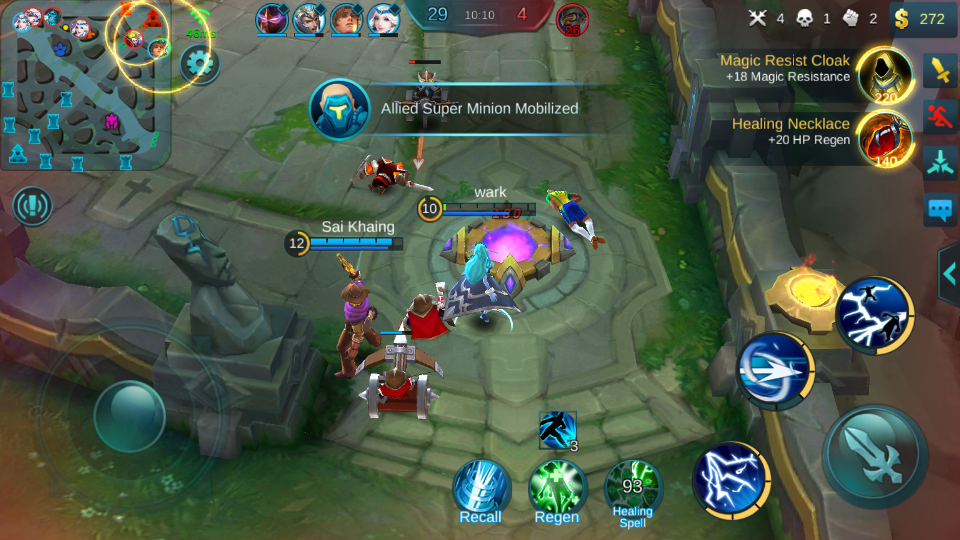This screenshot has width=960, height=540.
Task: Open the quick chat bubble
Action: [x=941, y=209]
